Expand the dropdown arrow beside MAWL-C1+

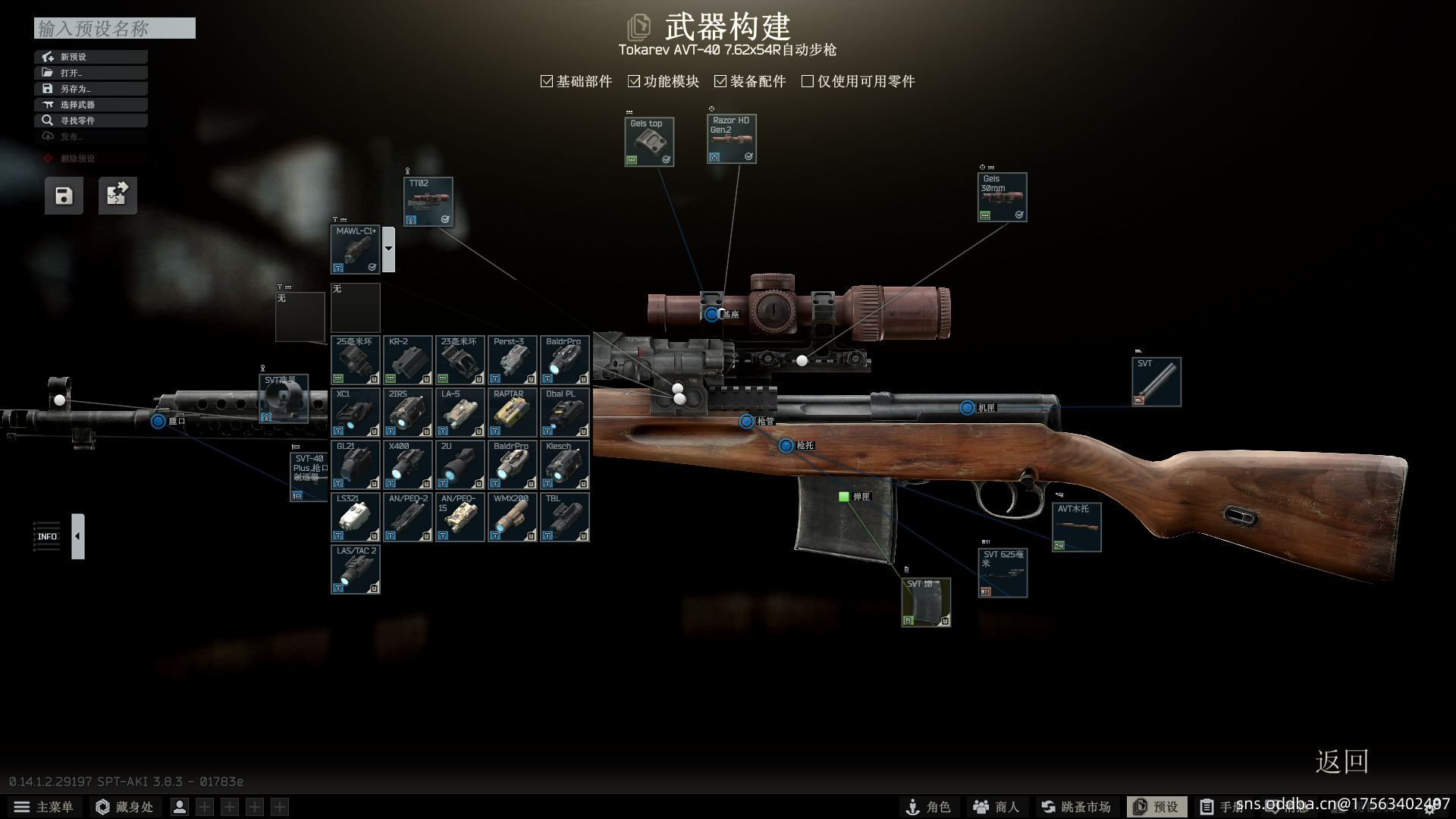tap(388, 248)
